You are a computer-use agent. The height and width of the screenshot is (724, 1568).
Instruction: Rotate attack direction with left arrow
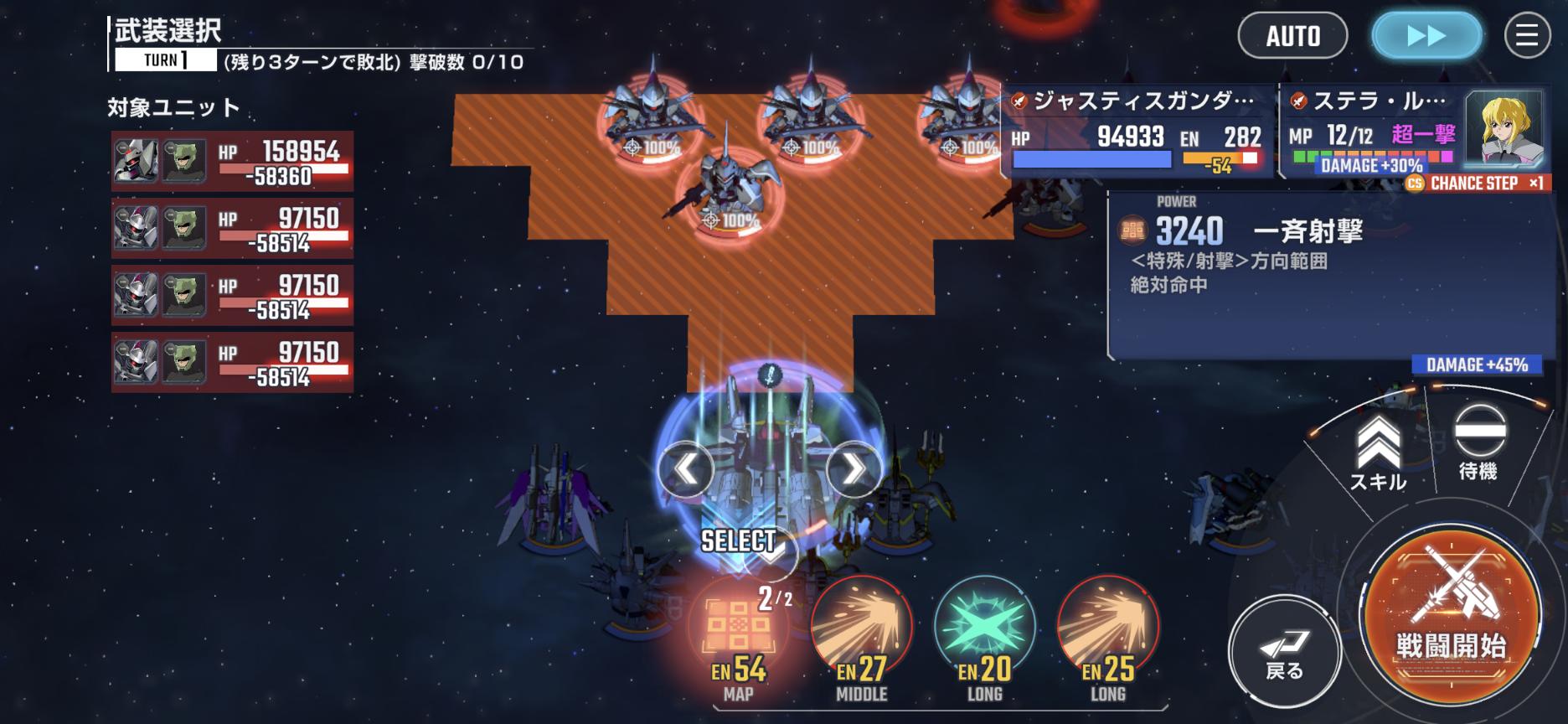[x=686, y=468]
